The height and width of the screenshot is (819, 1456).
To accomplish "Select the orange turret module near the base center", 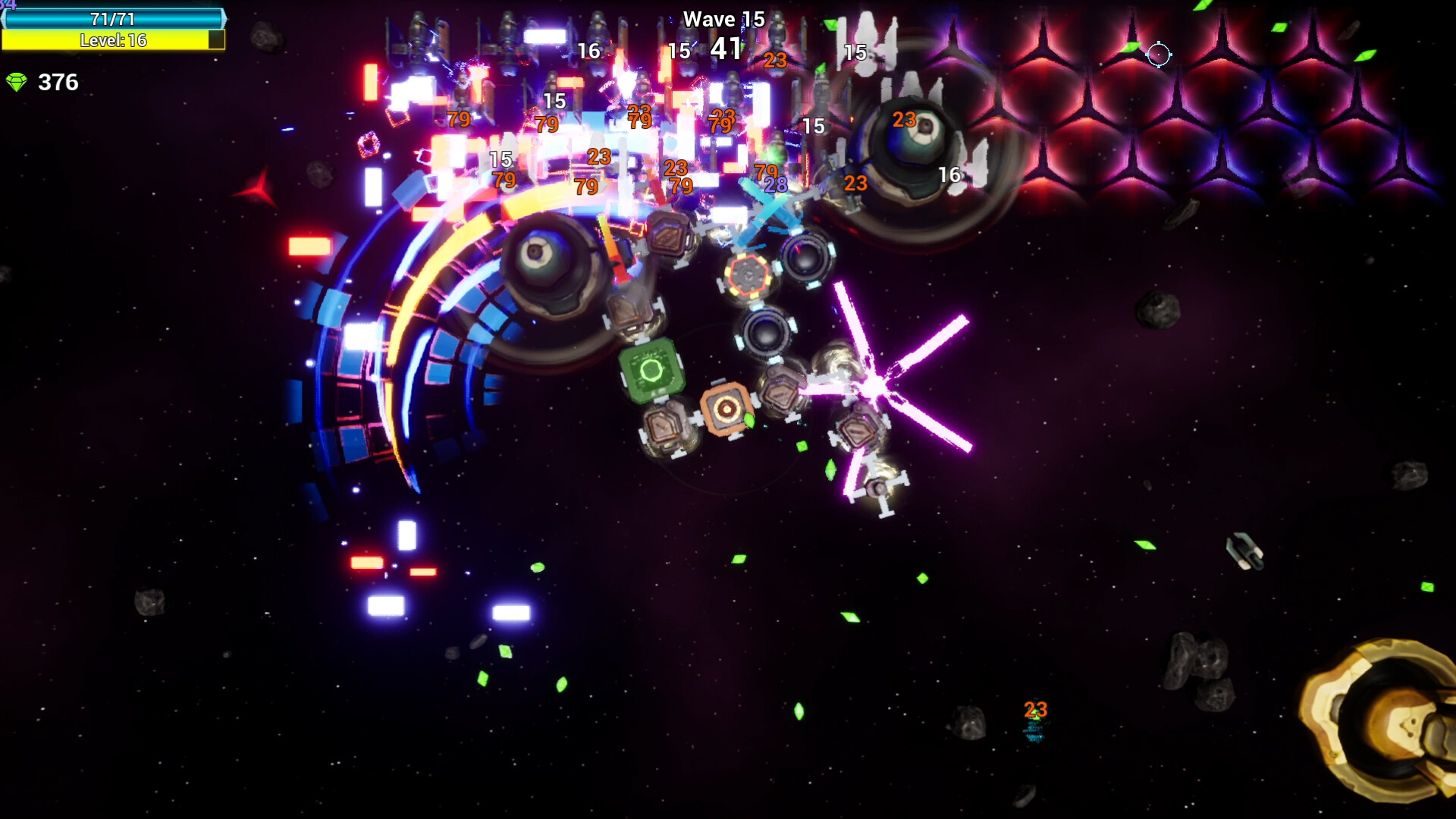I will [726, 409].
